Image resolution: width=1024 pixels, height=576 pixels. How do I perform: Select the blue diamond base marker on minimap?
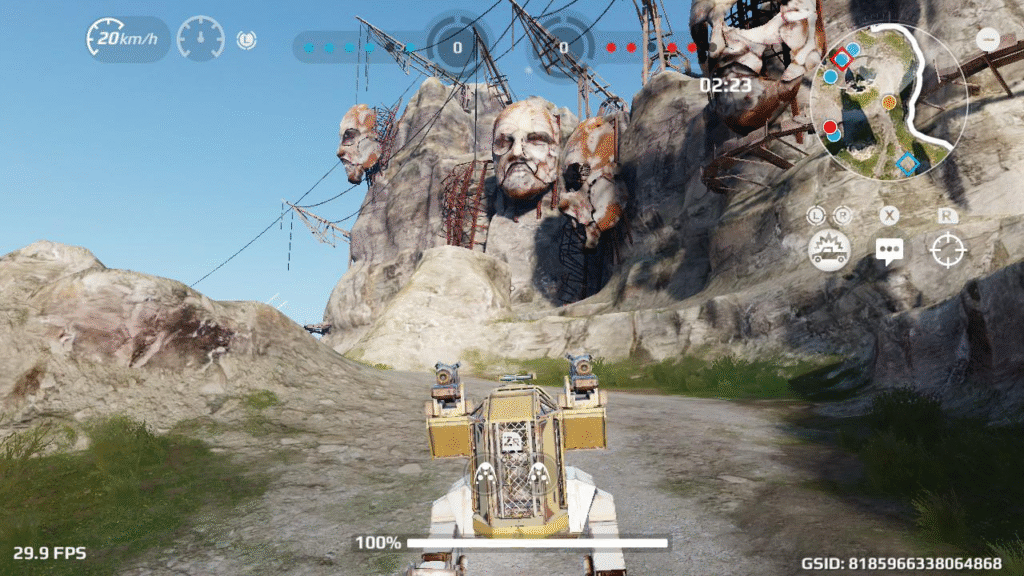[907, 164]
